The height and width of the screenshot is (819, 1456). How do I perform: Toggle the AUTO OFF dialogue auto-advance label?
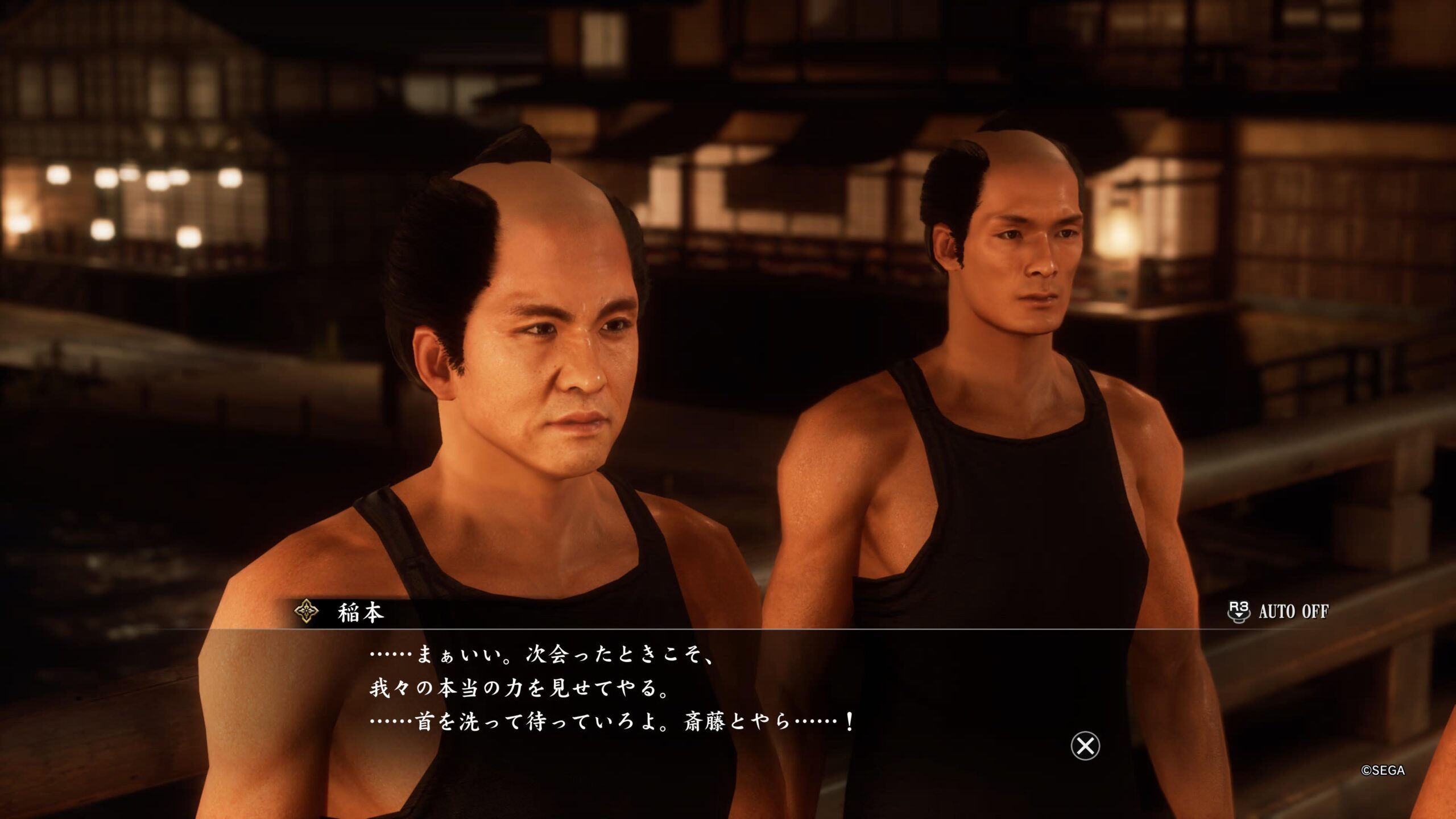1293,612
